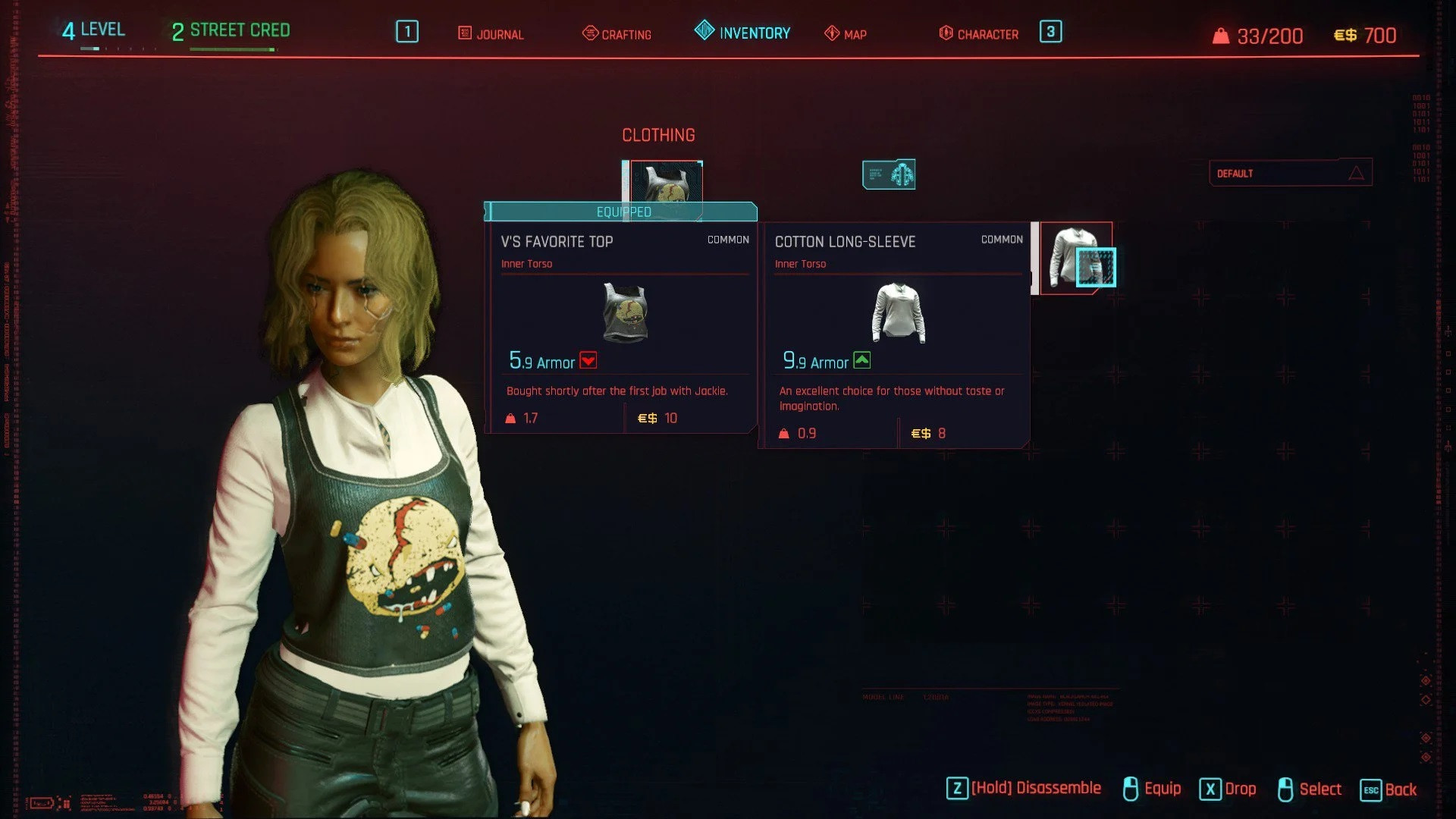
Task: Switch to the Crafting tab
Action: pos(617,34)
